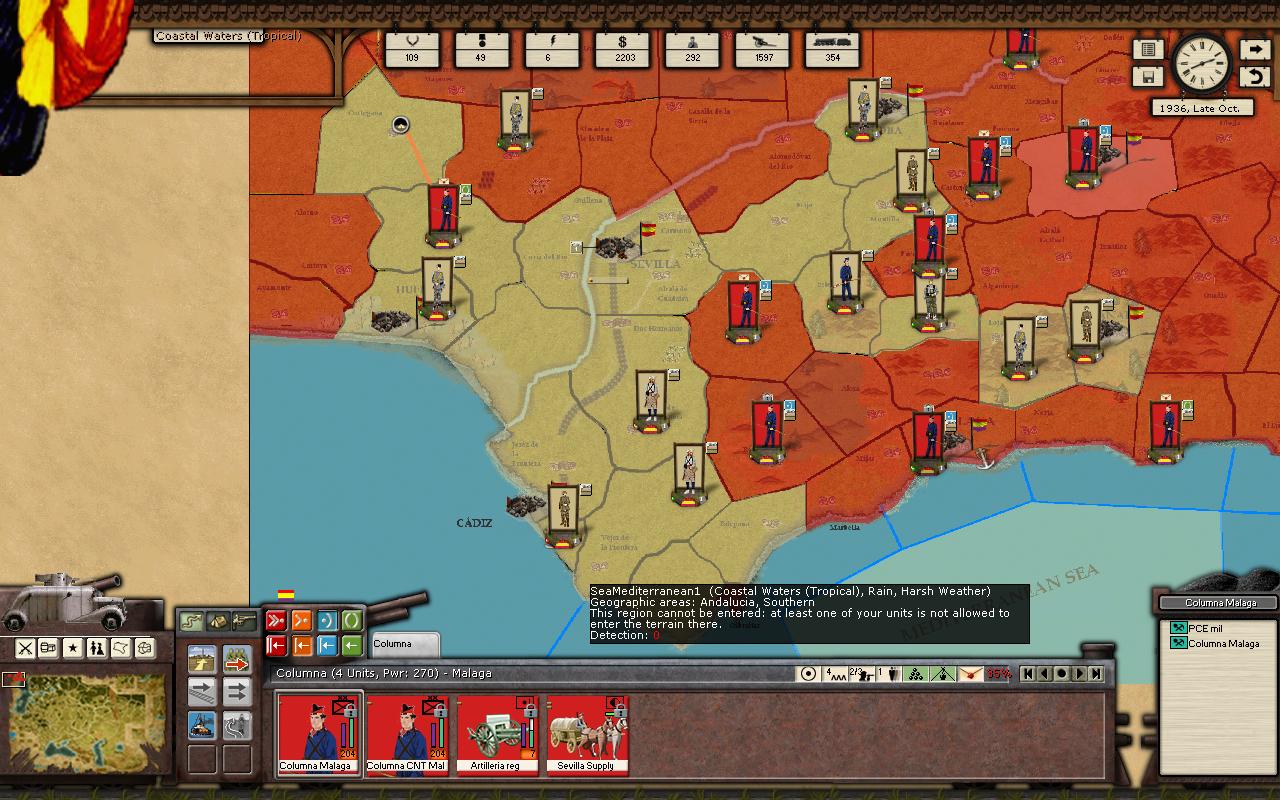
Task: Jump to the last stack with skip-forward button
Action: click(1096, 674)
